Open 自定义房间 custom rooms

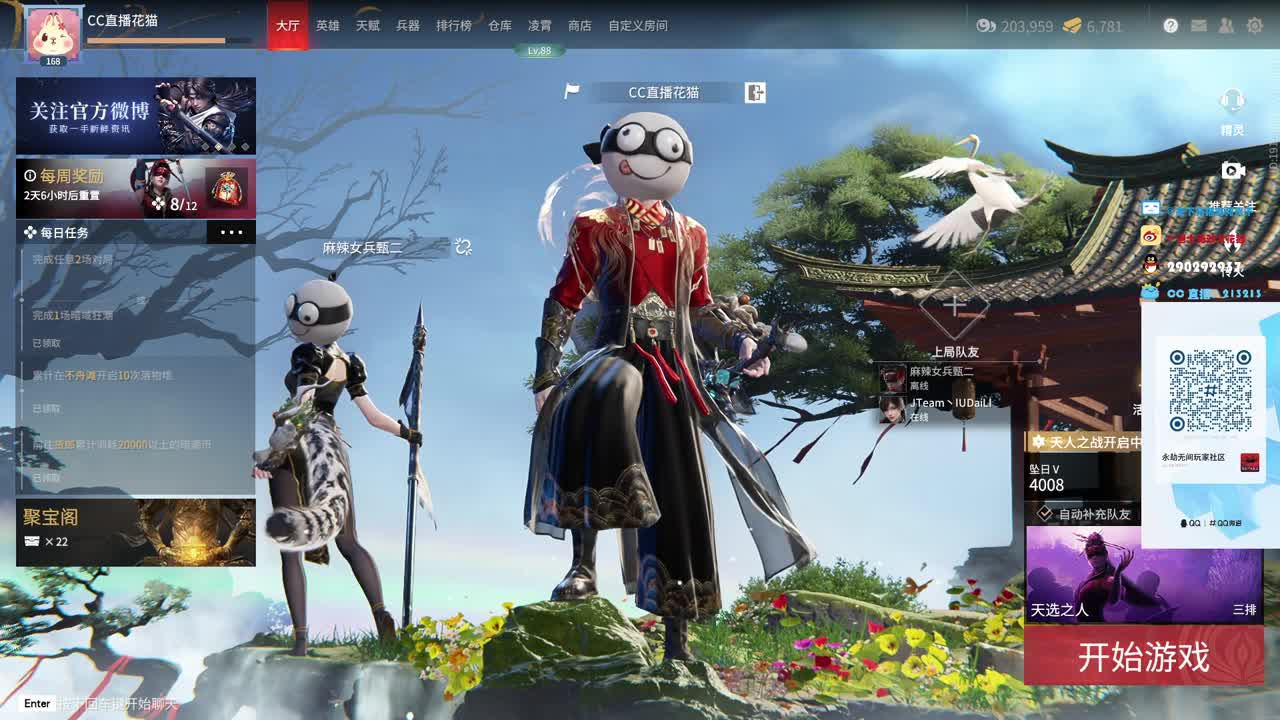638,26
